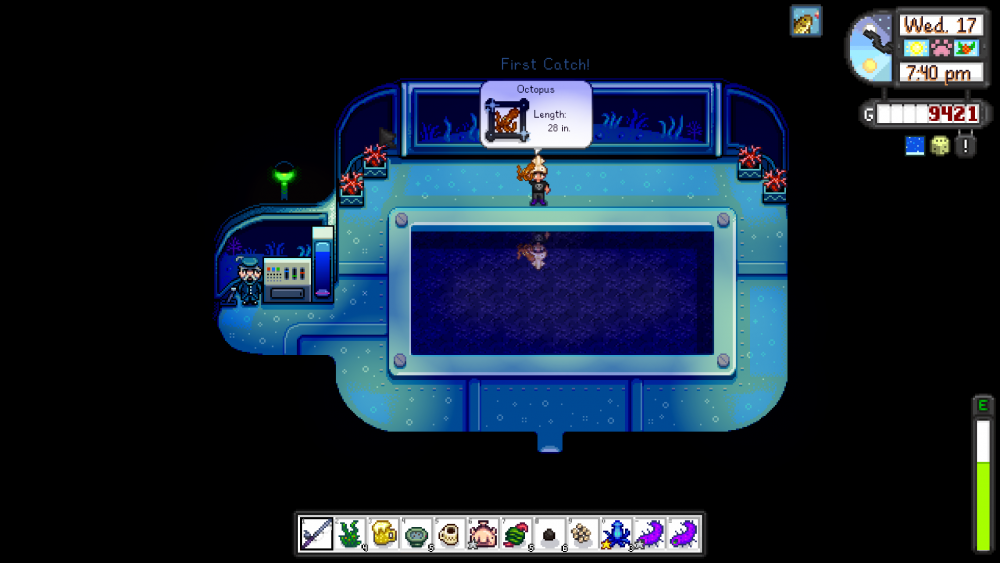Pick the green bowl item slot
This screenshot has width=1000, height=563.
pyautogui.click(x=417, y=533)
